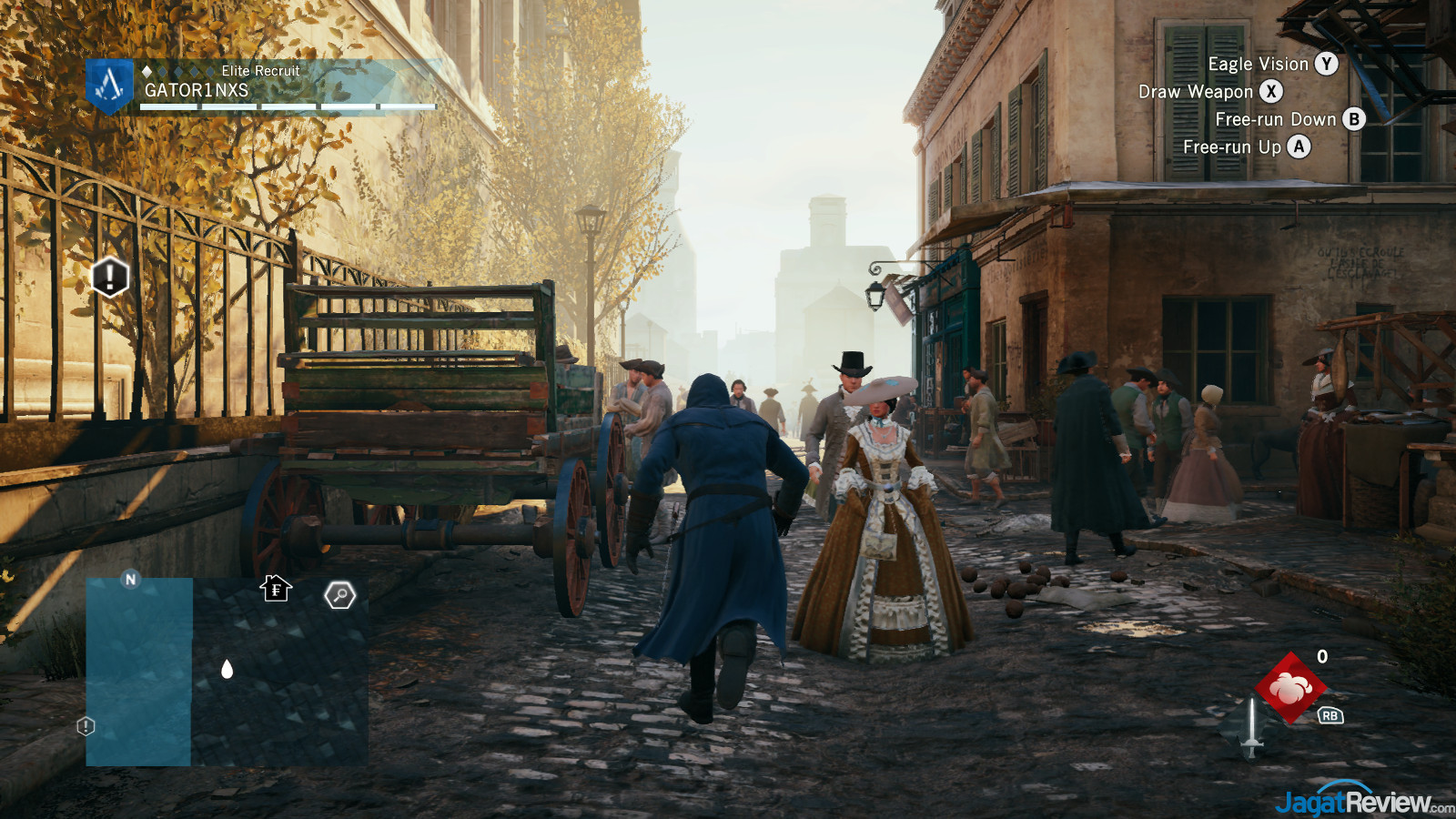Select the small exclamation marker beside minimap
This screenshot has width=1456, height=819.
click(x=86, y=726)
